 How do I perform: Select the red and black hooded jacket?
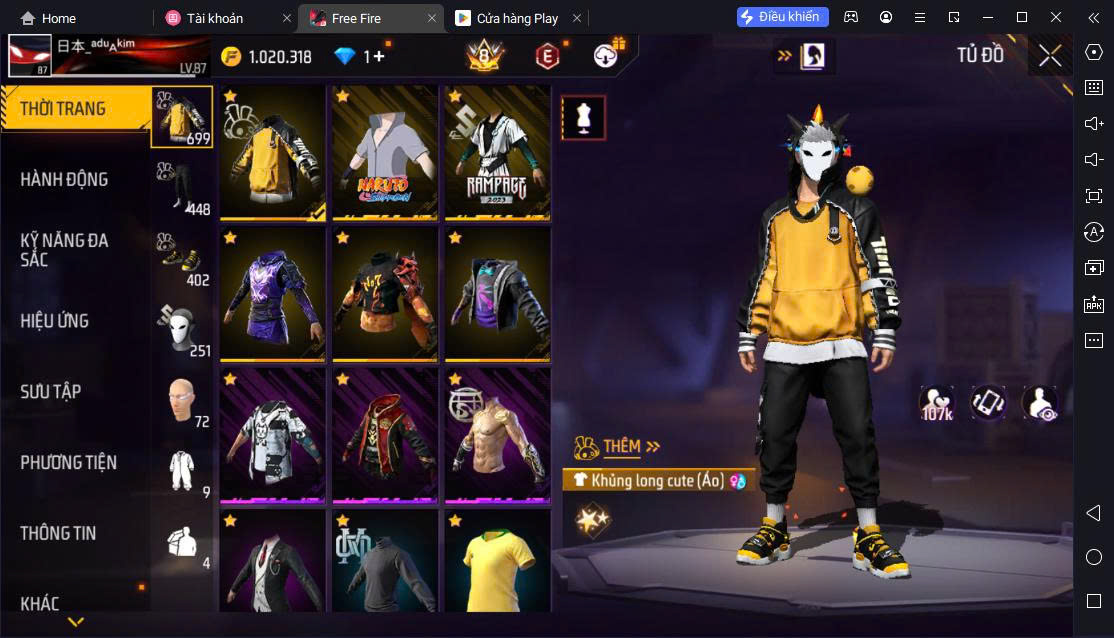385,435
